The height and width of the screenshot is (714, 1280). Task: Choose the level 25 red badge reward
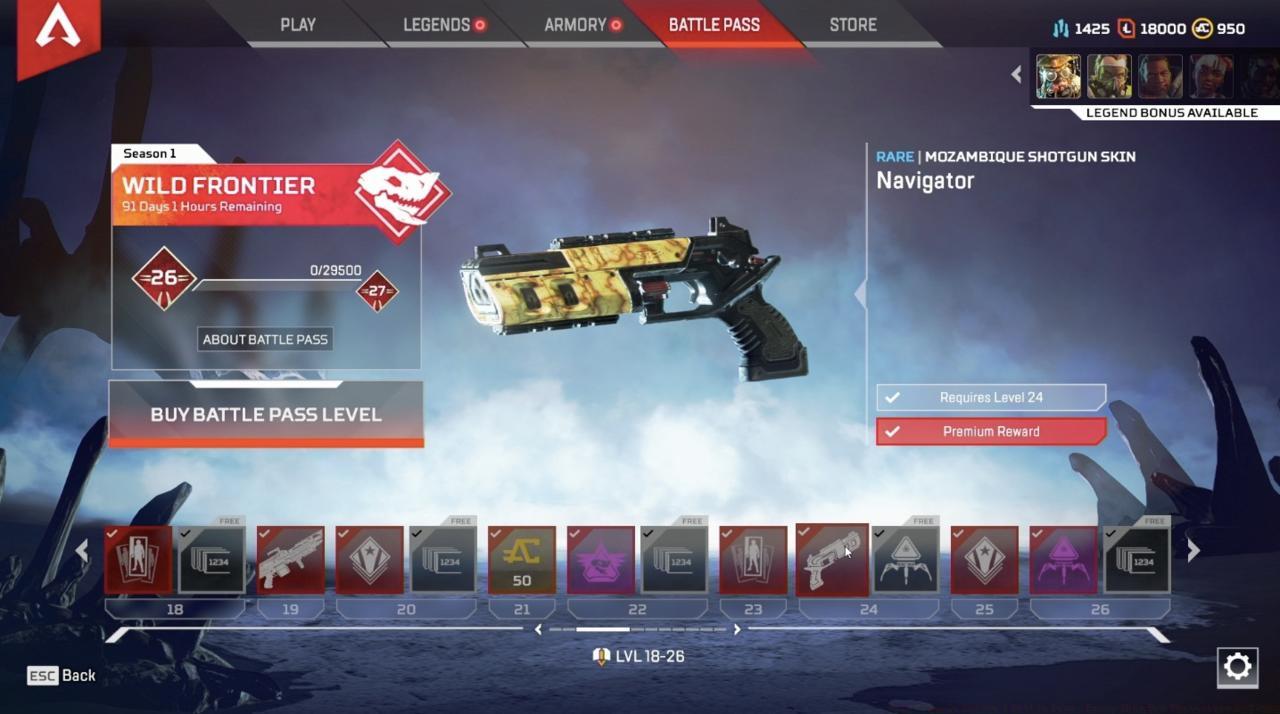(x=984, y=561)
